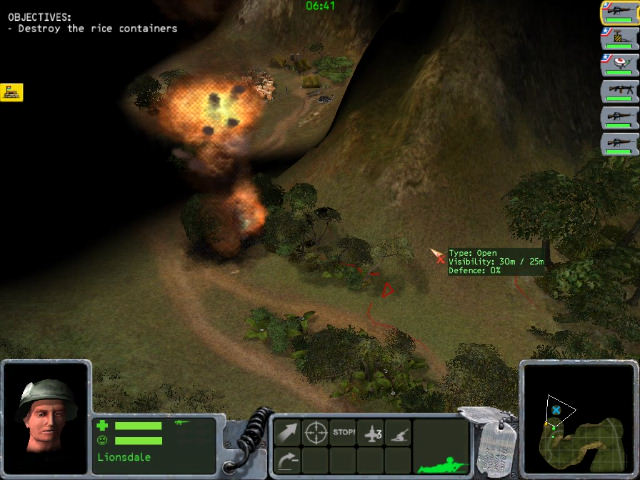The height and width of the screenshot is (480, 640).
Task: Select the highlighted rifleman unit card
Action: point(619,13)
